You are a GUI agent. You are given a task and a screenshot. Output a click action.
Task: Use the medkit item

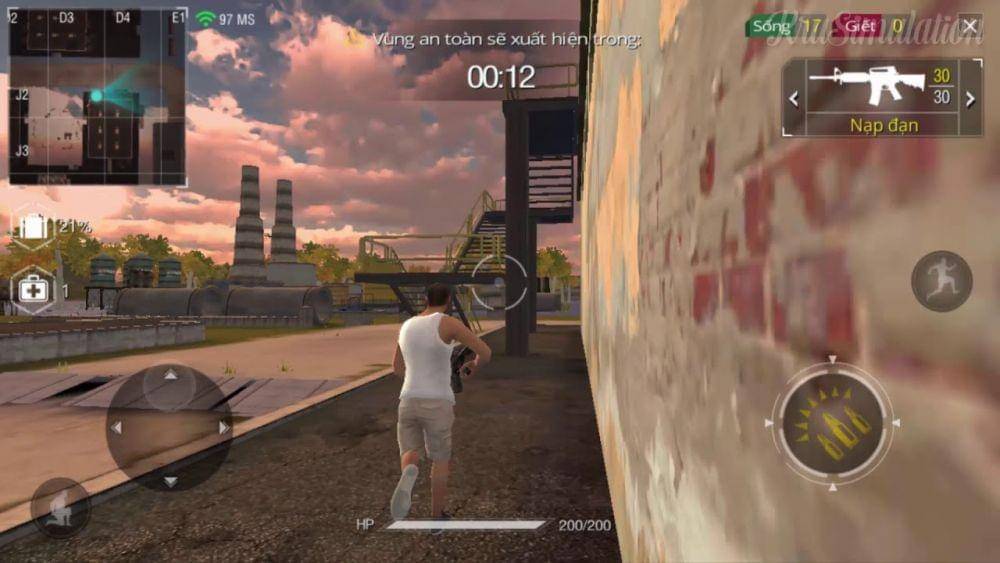(32, 291)
